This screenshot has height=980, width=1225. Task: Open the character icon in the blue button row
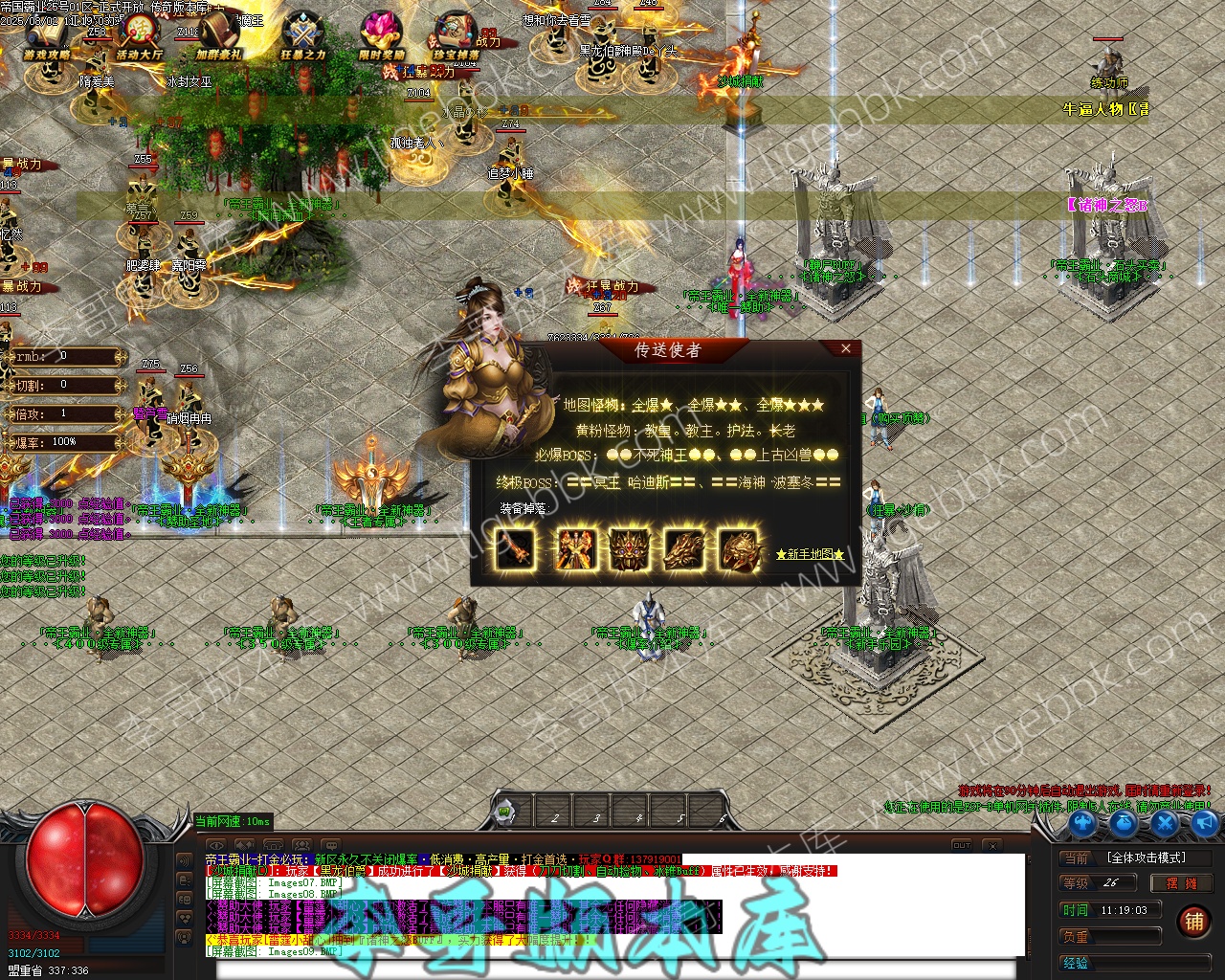click(1082, 822)
